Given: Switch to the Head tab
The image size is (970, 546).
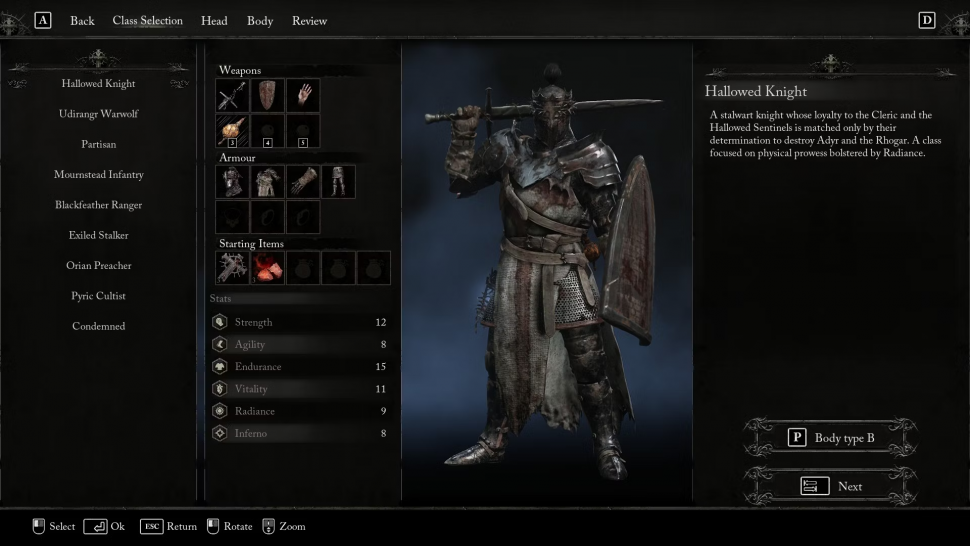Looking at the screenshot, I should 214,21.
